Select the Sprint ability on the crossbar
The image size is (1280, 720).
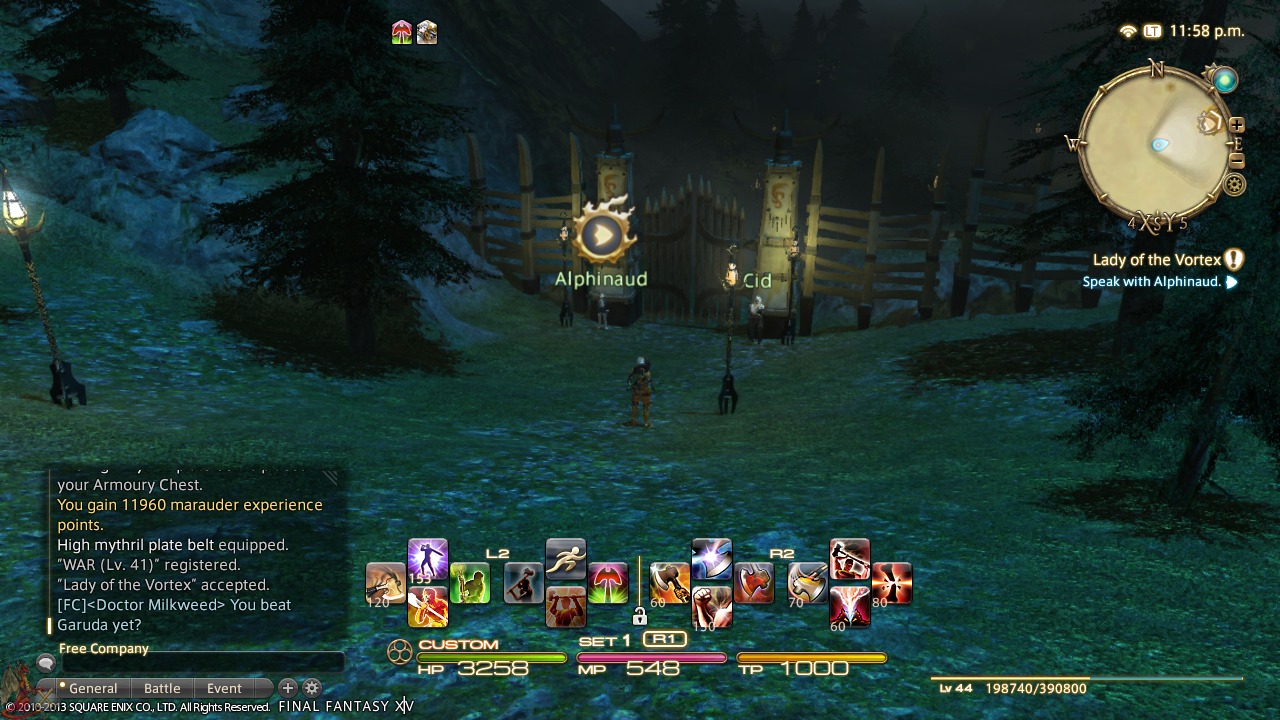click(565, 560)
